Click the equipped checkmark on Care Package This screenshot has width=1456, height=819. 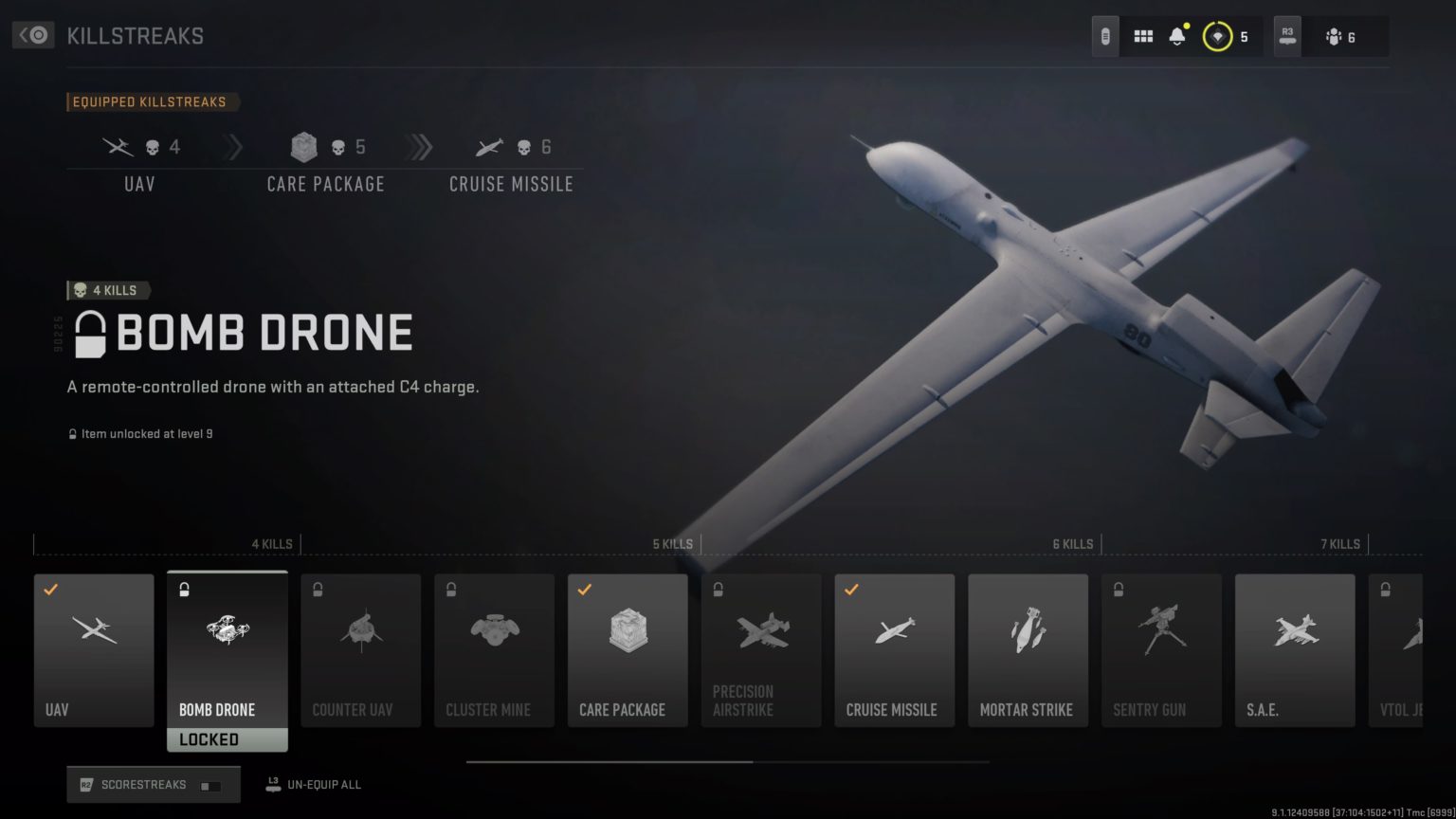[x=585, y=589]
